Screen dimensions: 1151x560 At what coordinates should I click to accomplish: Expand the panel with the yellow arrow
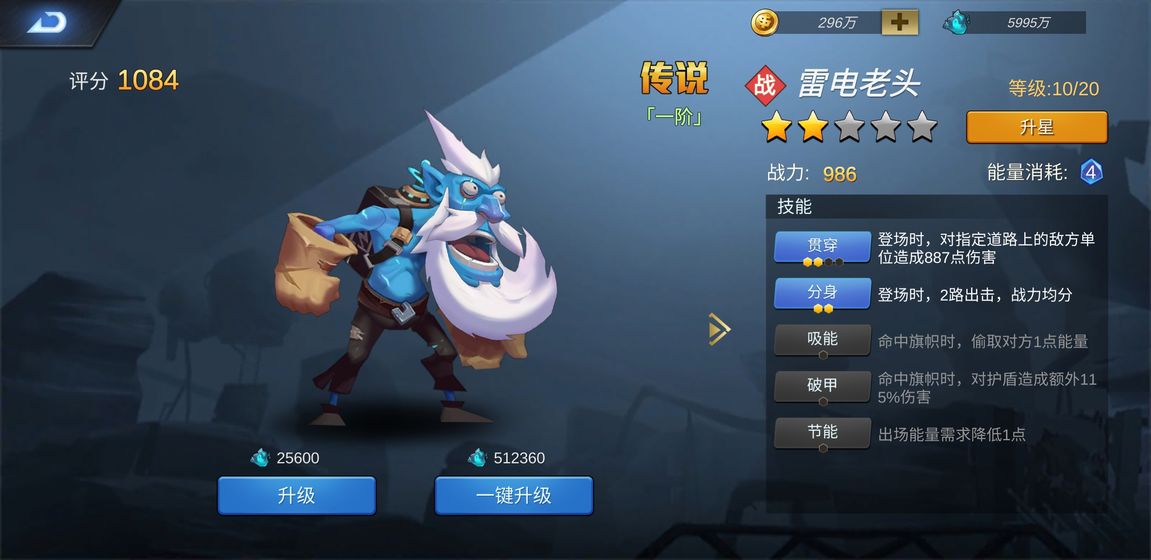719,329
